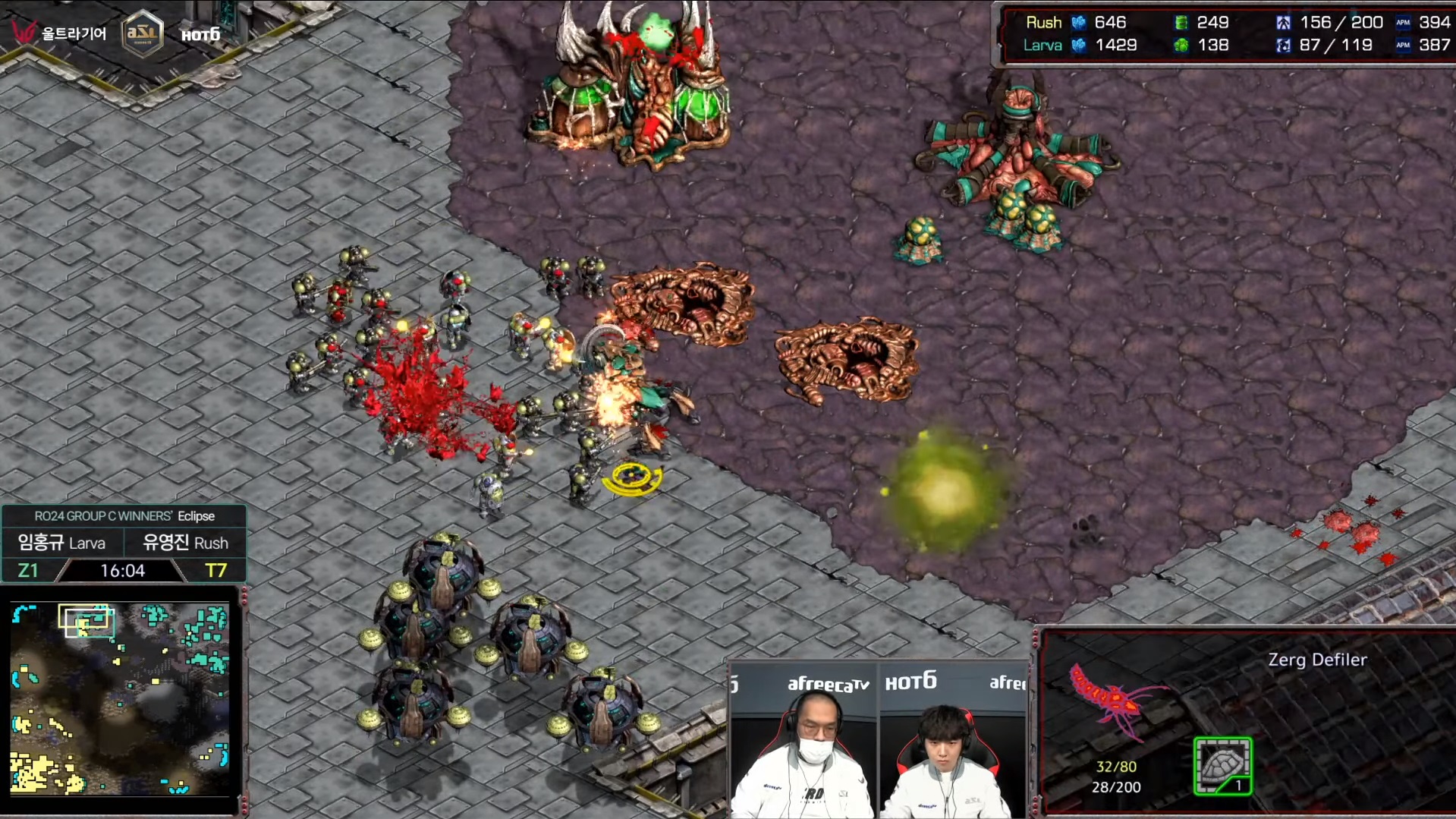1456x819 pixels.
Task: Click the minimap in the corner
Action: click(120, 698)
